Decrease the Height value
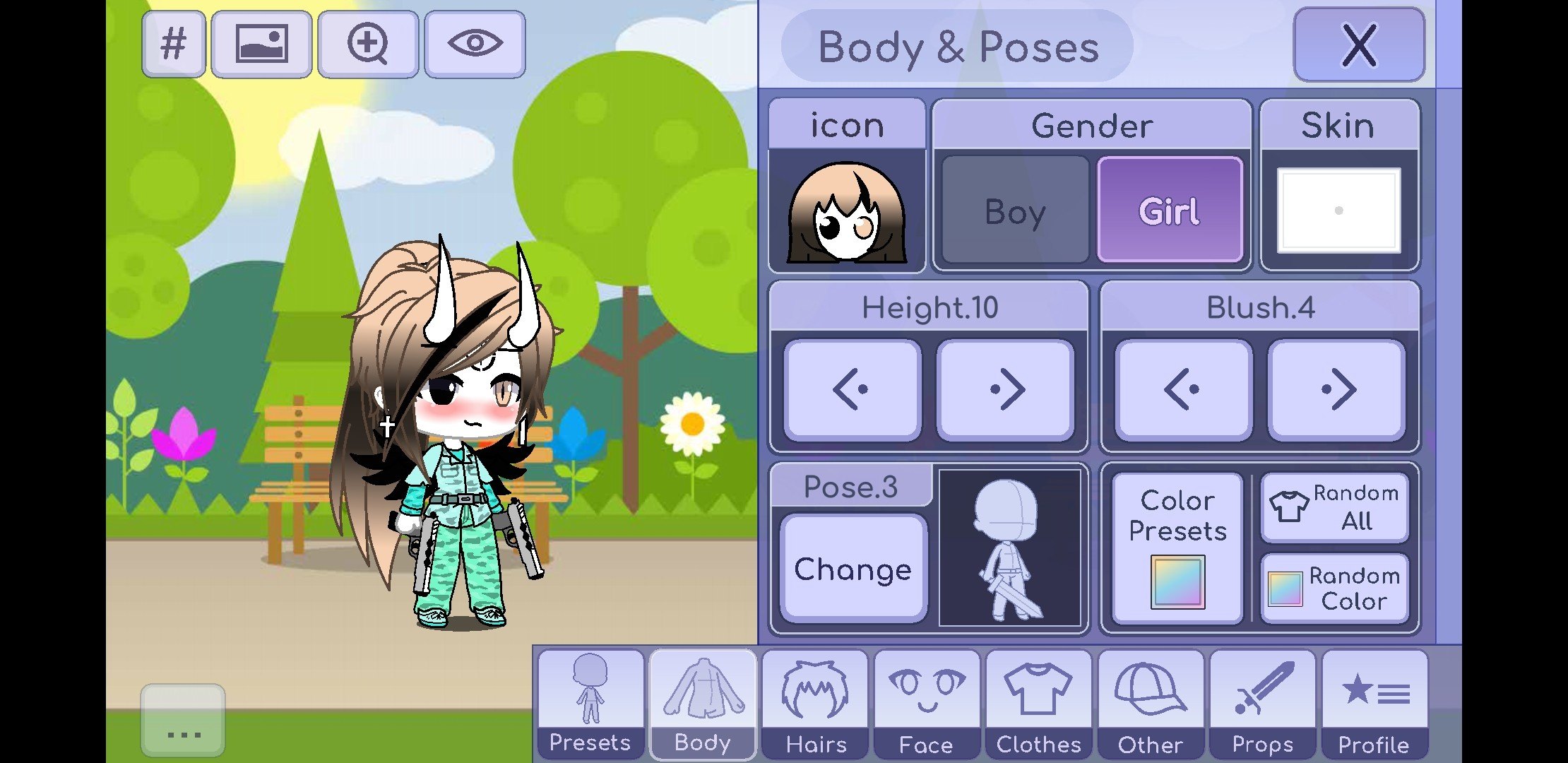The height and width of the screenshot is (763, 1568). click(853, 389)
